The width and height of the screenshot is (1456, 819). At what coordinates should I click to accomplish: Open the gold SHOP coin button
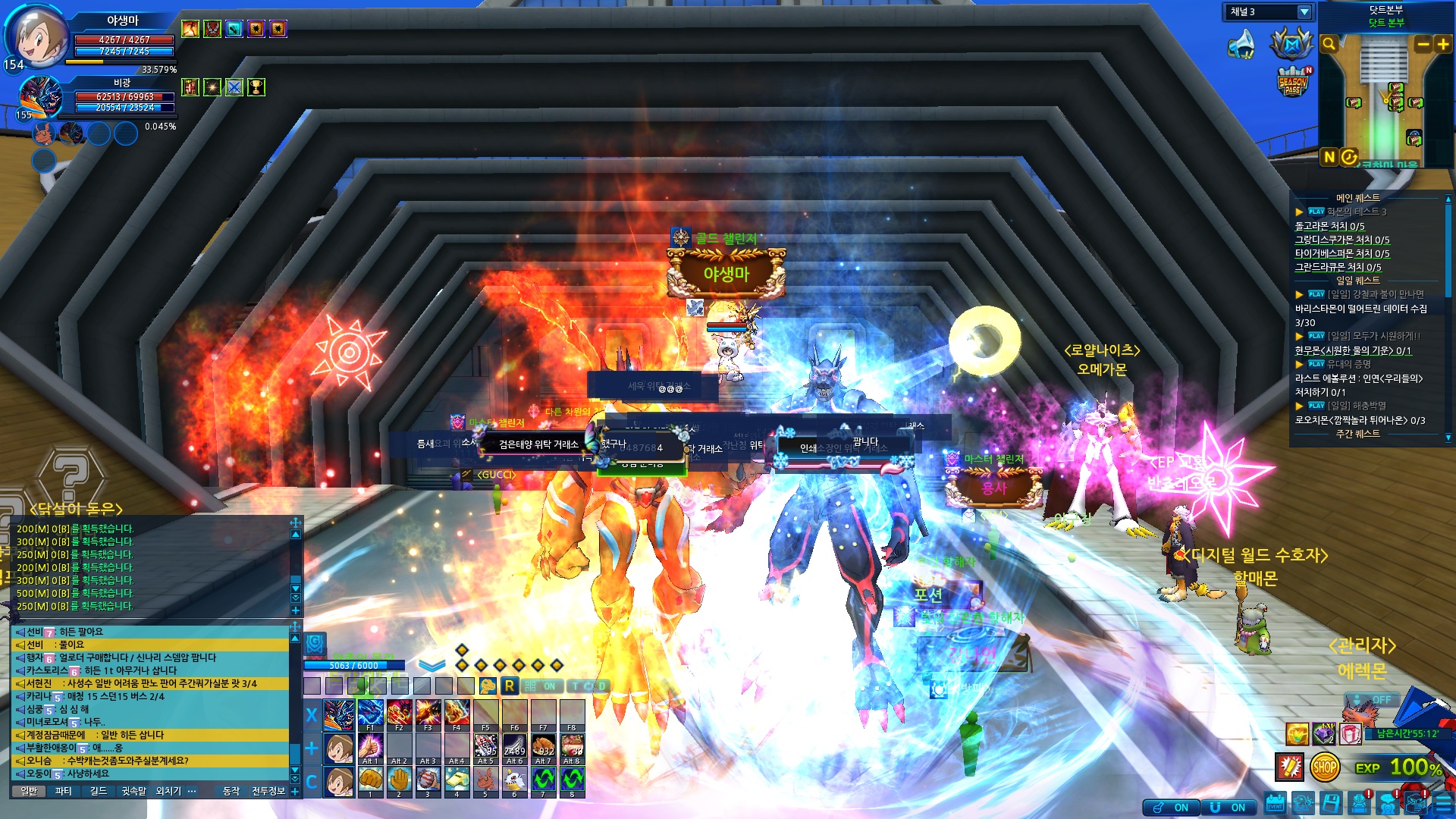1324,767
